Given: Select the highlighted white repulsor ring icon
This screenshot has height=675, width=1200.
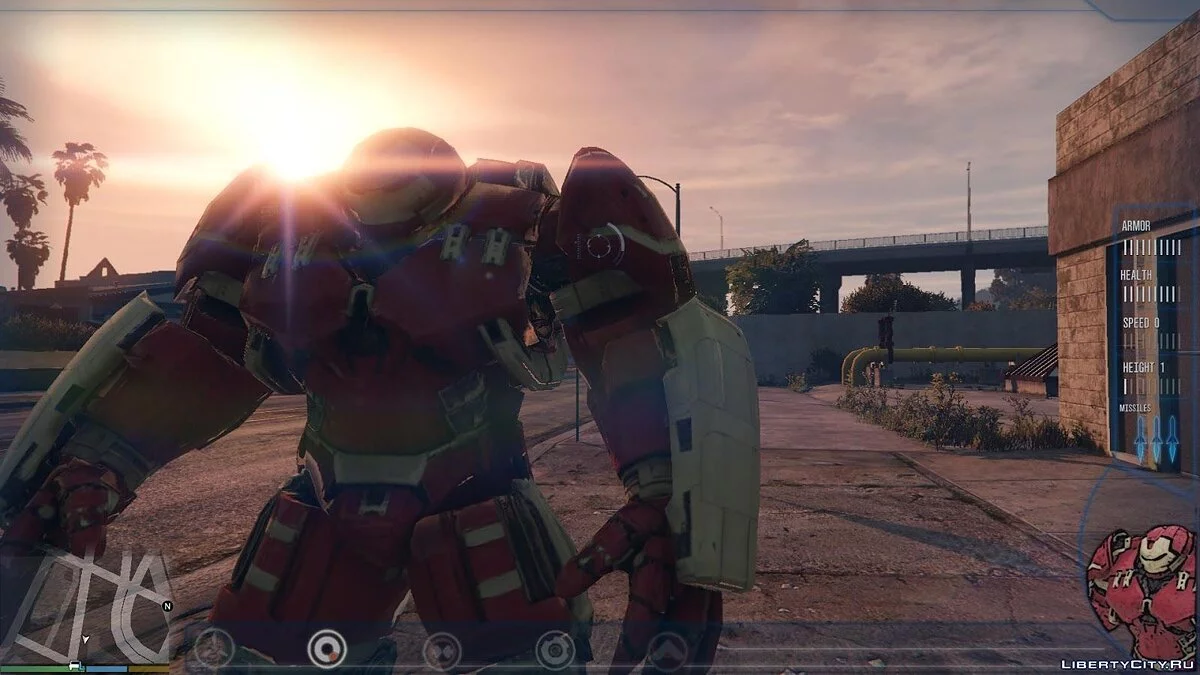Looking at the screenshot, I should point(327,648).
